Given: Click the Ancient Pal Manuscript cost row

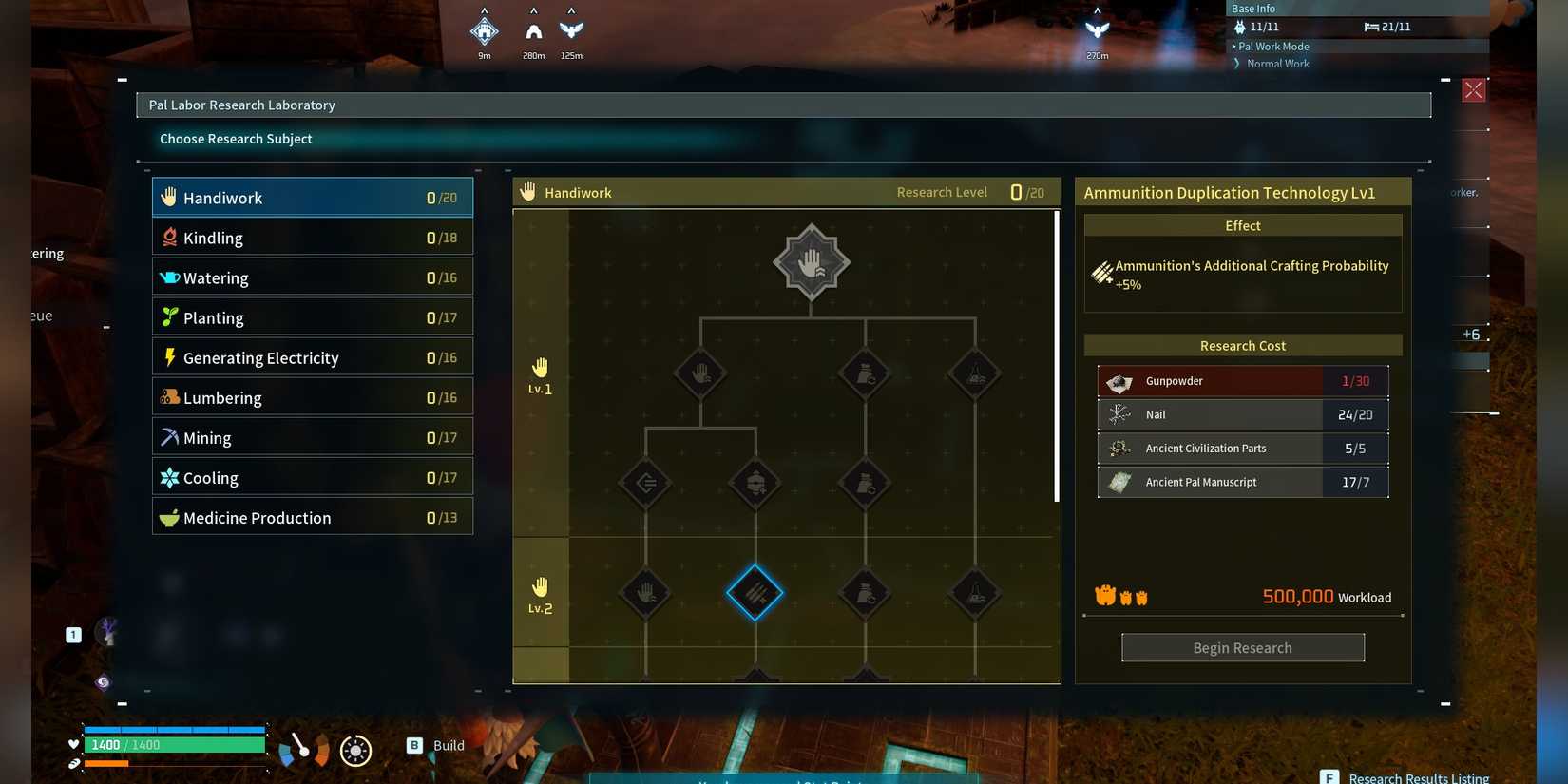Looking at the screenshot, I should [1242, 482].
